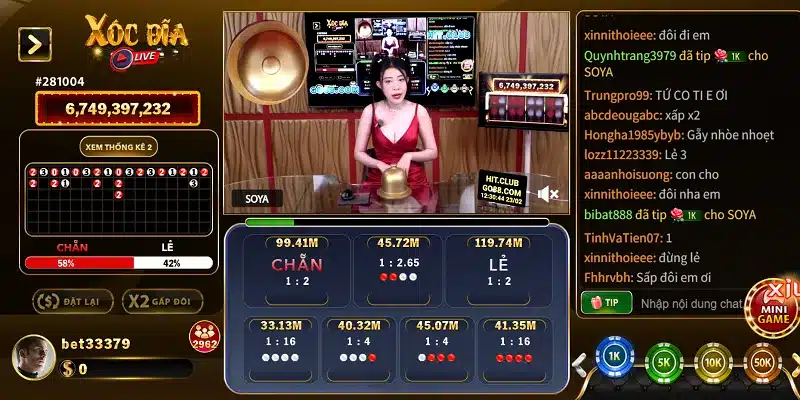This screenshot has width=800, height=400.
Task: Open the Mini Game icon
Action: [776, 310]
